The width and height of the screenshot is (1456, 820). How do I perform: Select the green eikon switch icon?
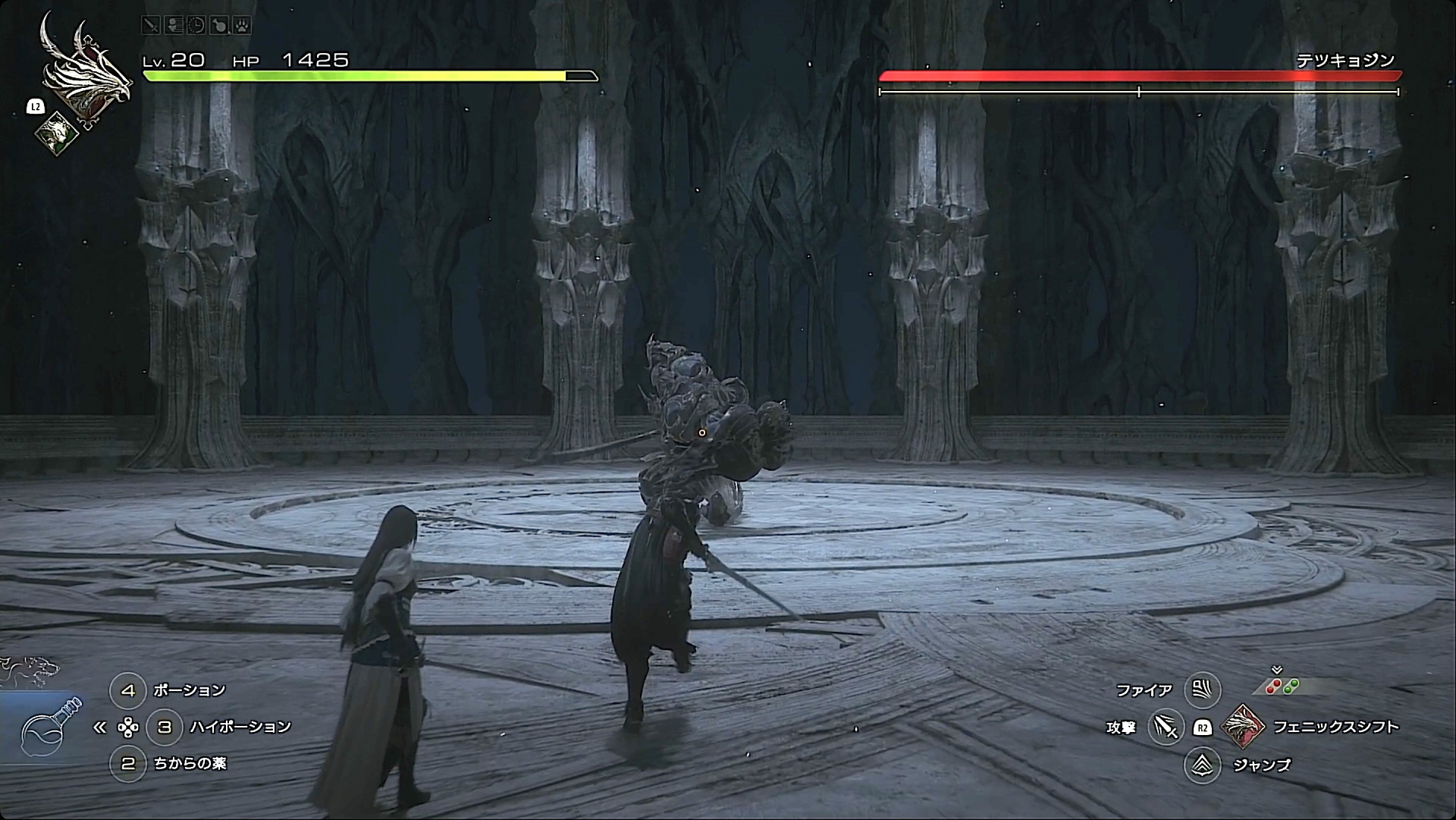pos(57,134)
